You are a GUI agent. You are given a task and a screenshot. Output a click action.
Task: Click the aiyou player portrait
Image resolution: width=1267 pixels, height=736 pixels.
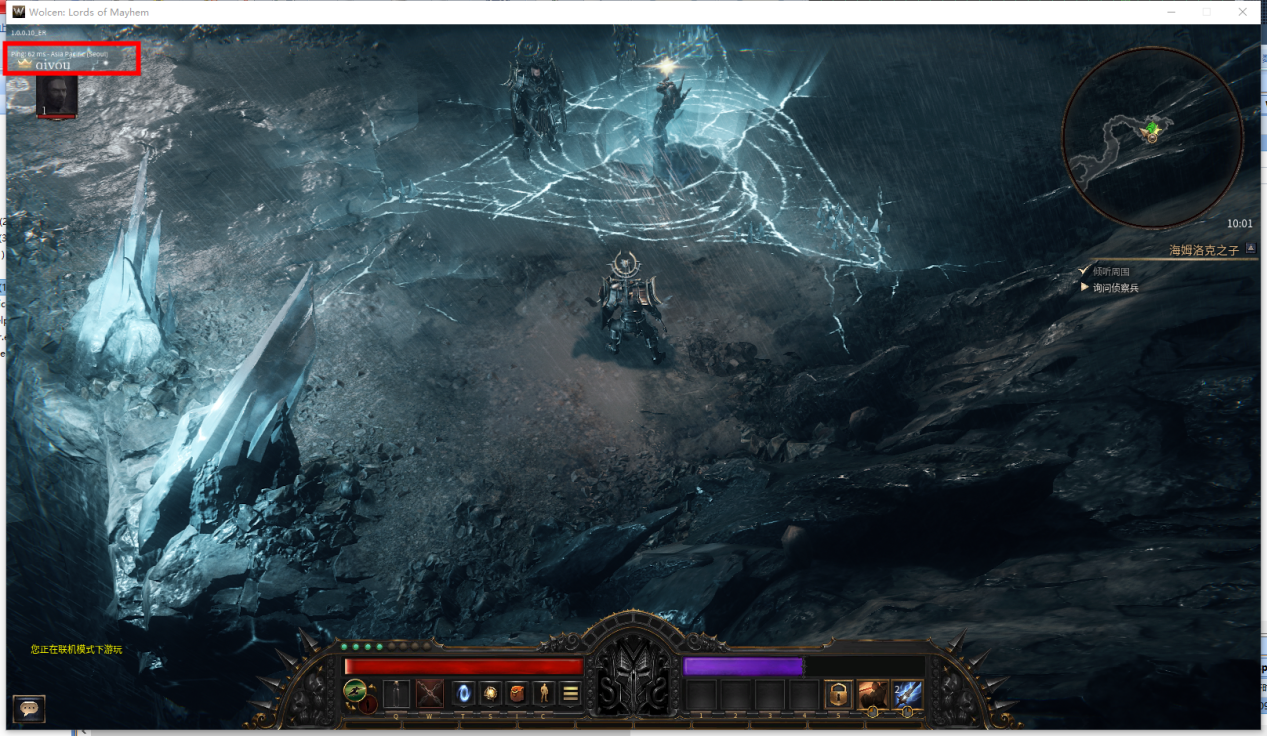click(57, 96)
